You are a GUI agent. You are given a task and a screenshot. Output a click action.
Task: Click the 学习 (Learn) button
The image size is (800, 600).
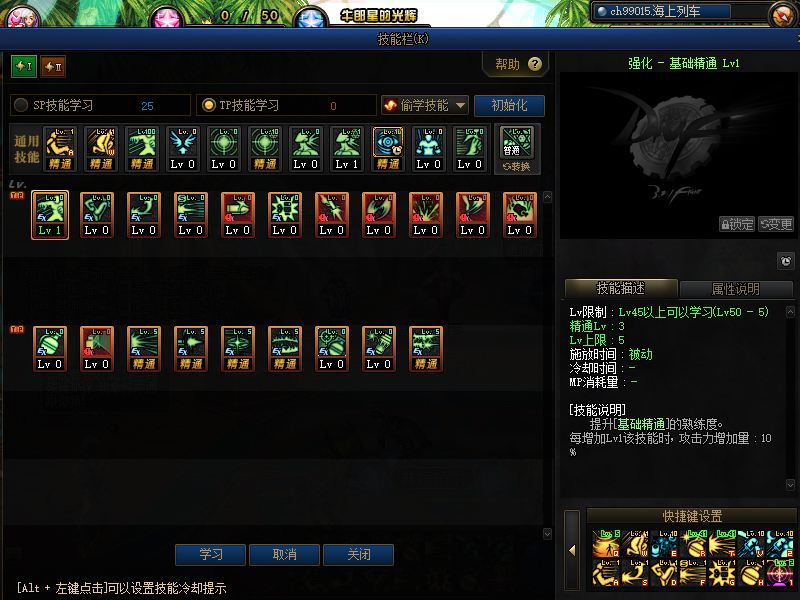pos(210,555)
